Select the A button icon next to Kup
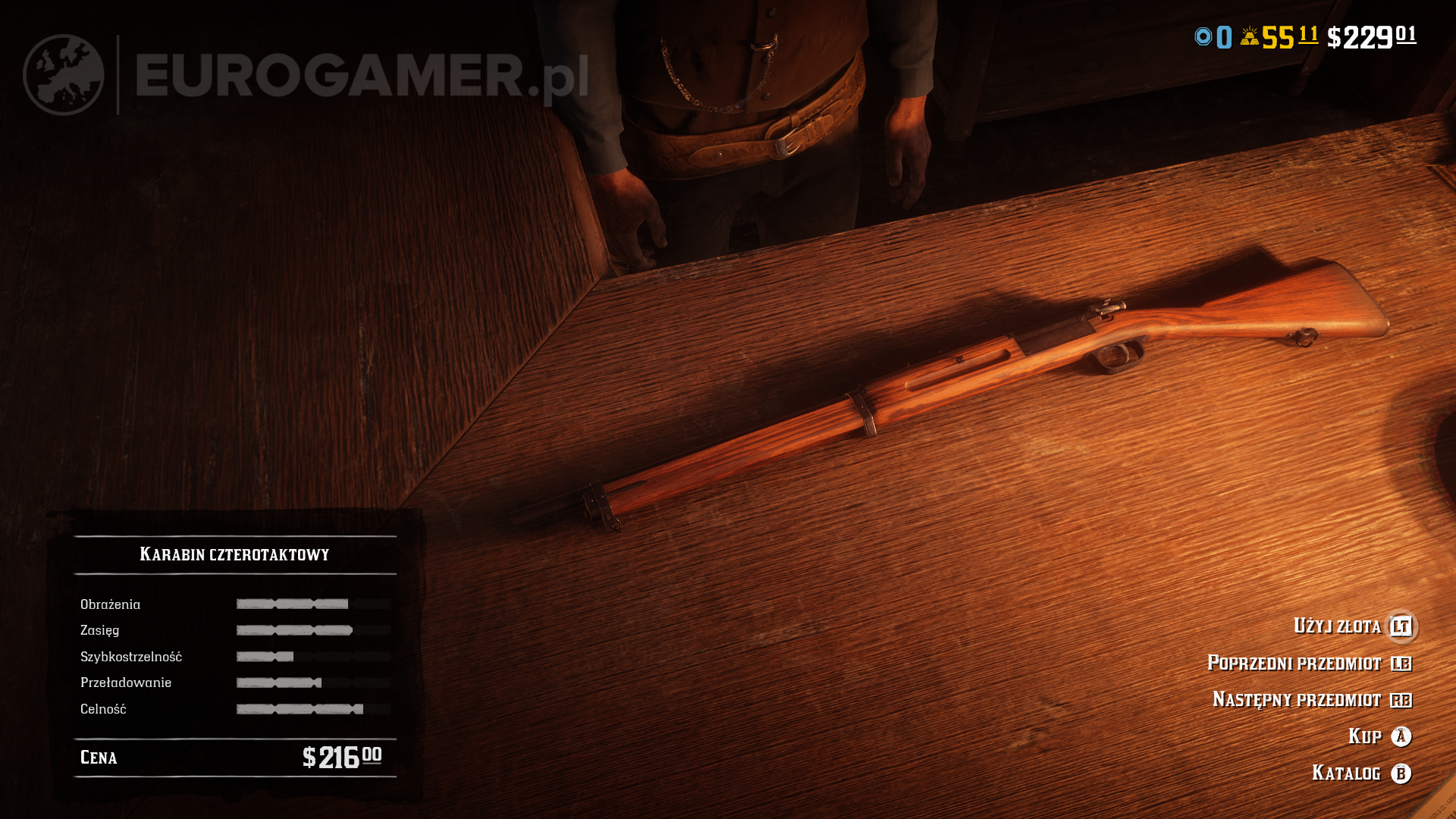Viewport: 1456px width, 819px height. (1402, 736)
